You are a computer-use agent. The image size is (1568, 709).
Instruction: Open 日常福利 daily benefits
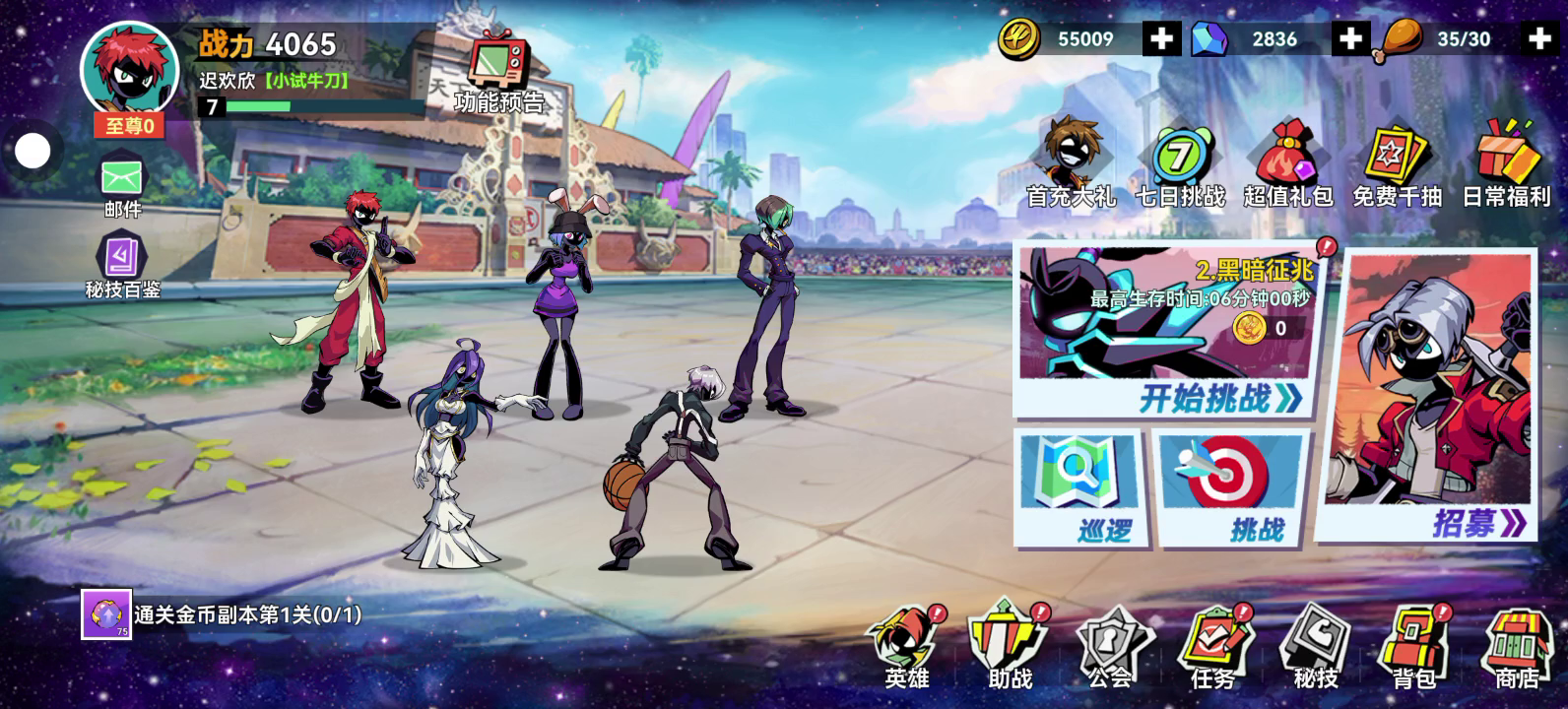1506,164
